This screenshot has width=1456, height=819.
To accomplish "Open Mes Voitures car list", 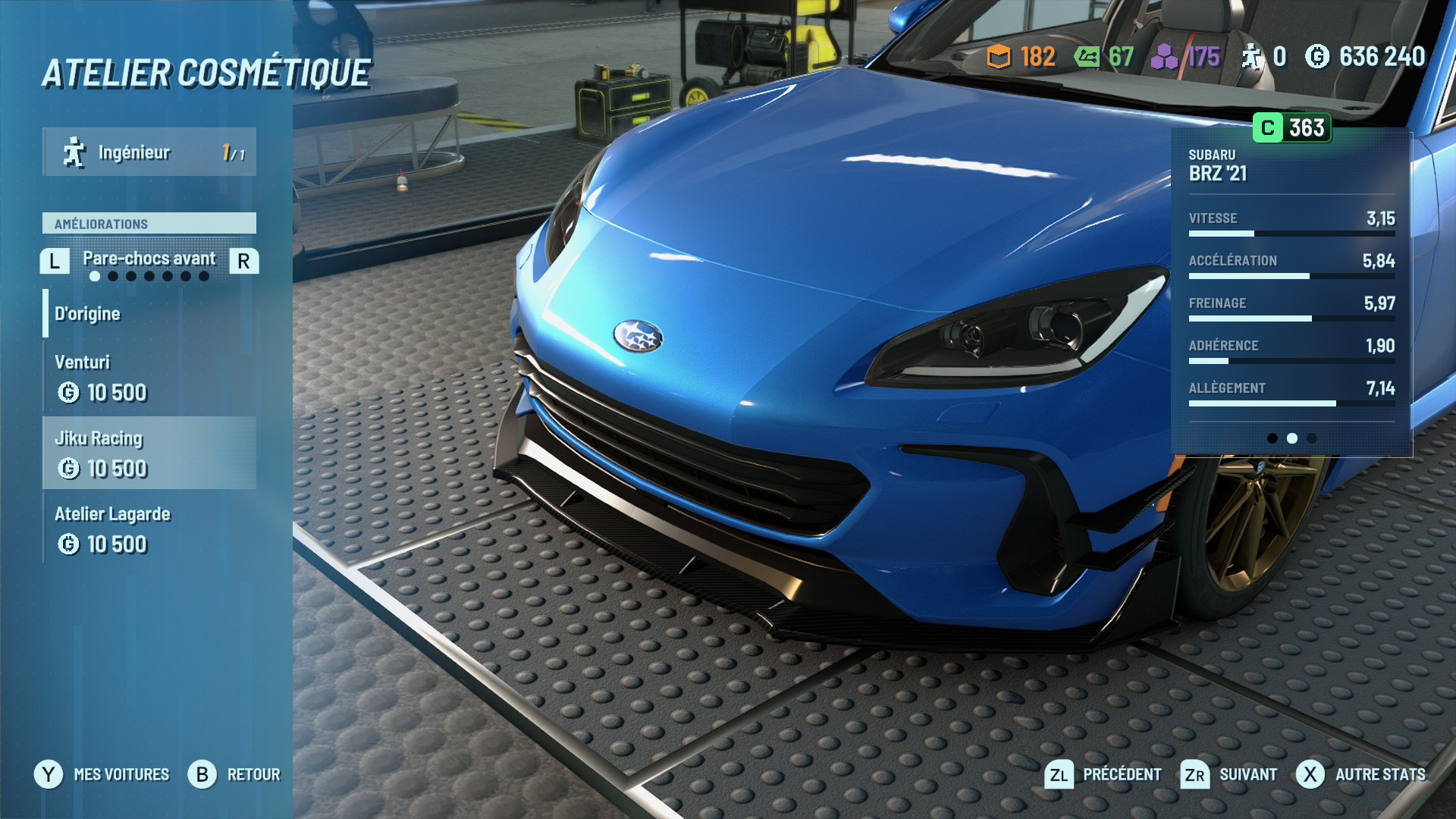I will click(102, 774).
